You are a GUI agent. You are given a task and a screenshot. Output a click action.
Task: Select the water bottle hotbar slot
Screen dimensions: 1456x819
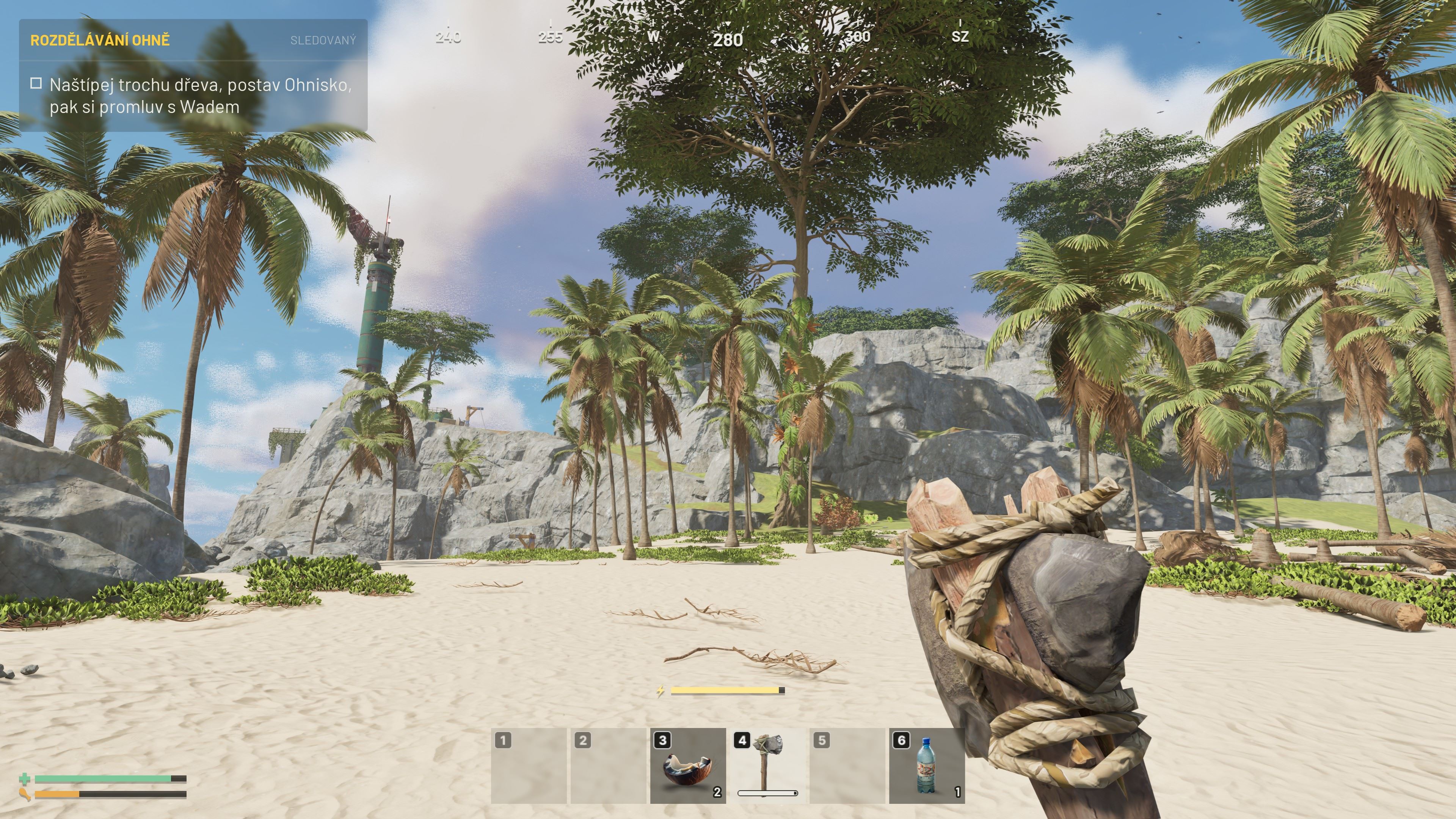pyautogui.click(x=926, y=766)
